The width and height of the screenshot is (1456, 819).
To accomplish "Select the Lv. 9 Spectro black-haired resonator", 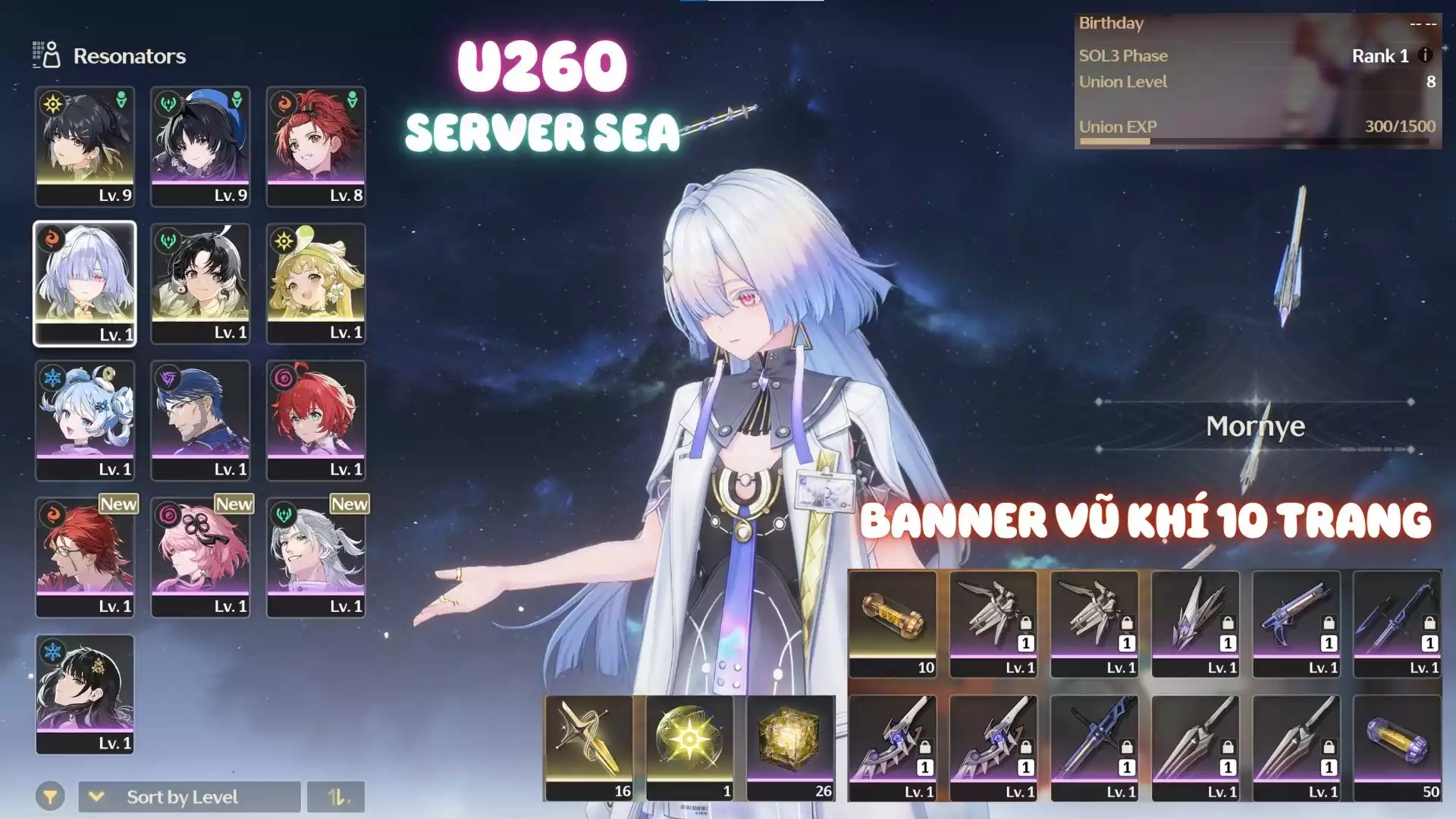I will point(85,146).
